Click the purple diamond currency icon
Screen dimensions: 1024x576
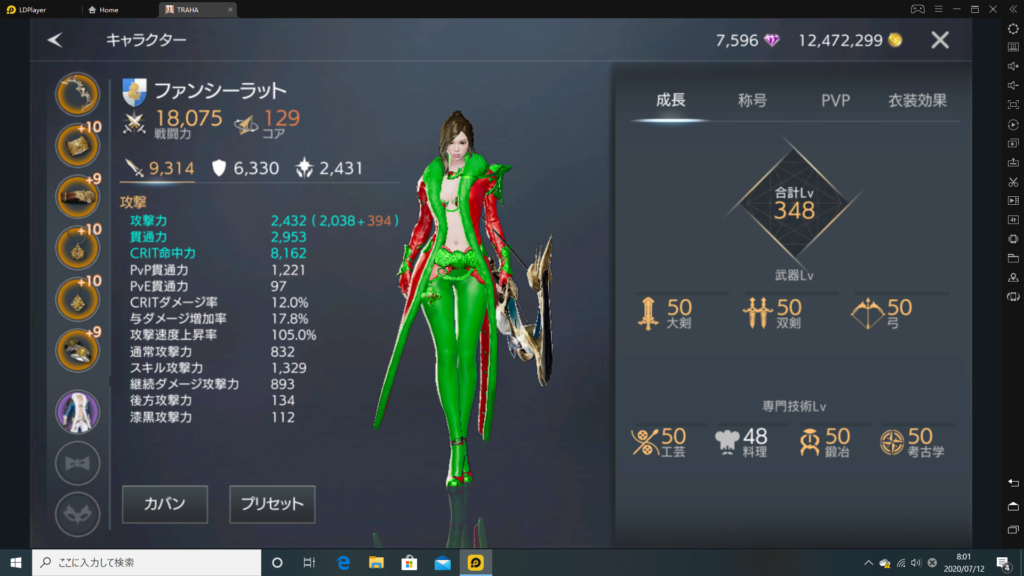(x=772, y=40)
